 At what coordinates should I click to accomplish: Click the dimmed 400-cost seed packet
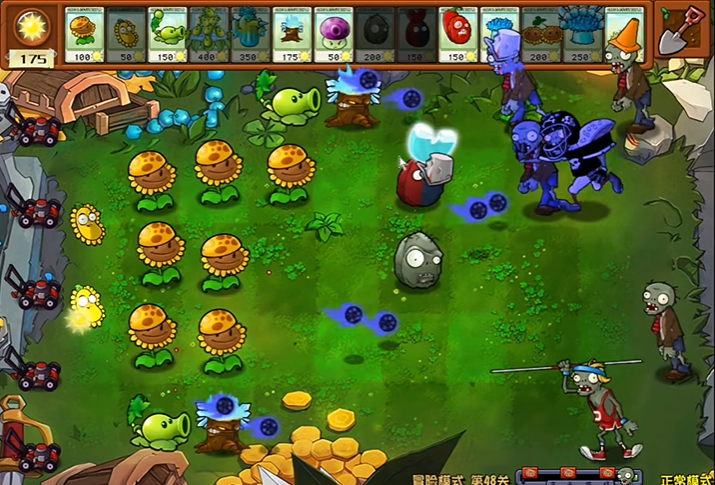(209, 34)
